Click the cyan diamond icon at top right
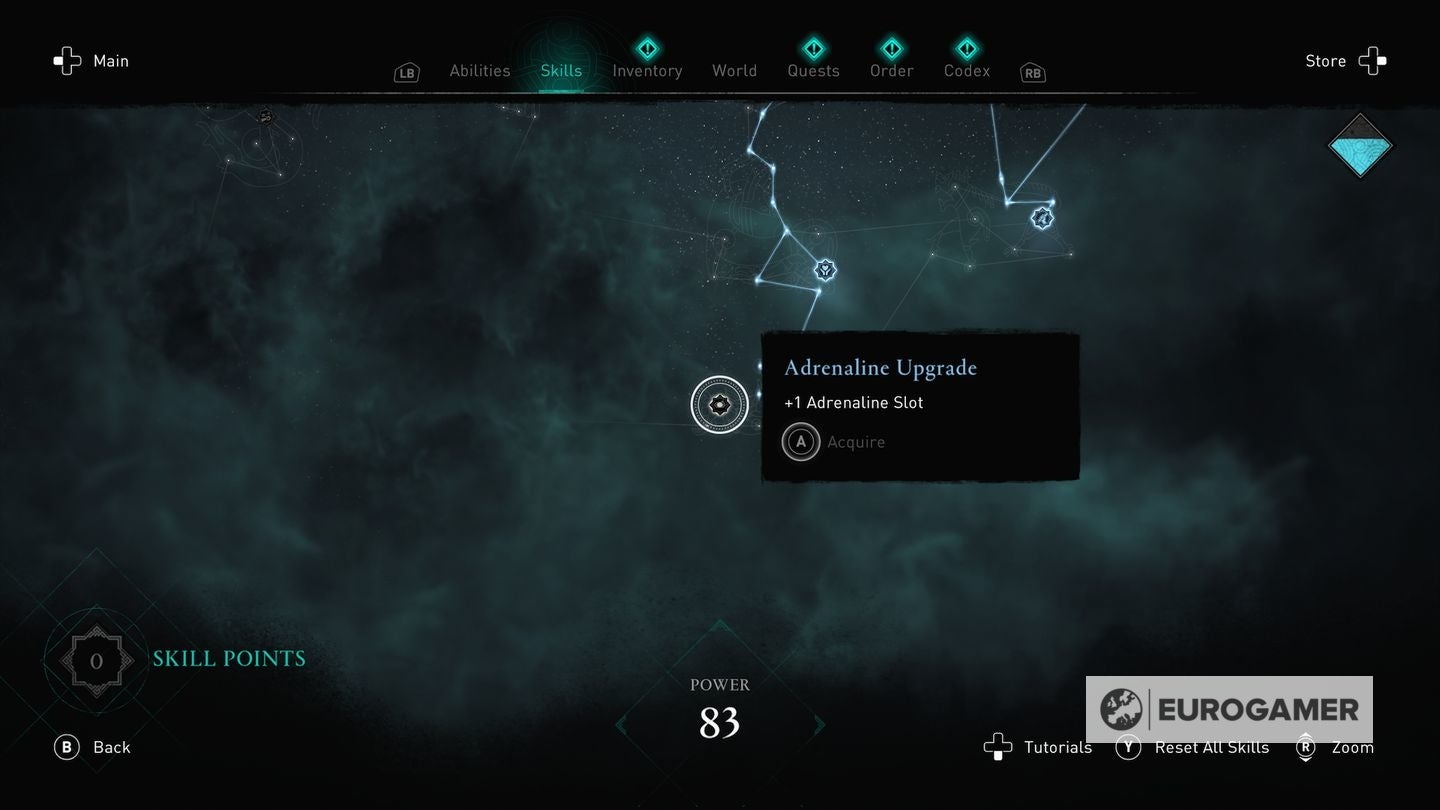Image resolution: width=1440 pixels, height=810 pixels. click(1360, 145)
